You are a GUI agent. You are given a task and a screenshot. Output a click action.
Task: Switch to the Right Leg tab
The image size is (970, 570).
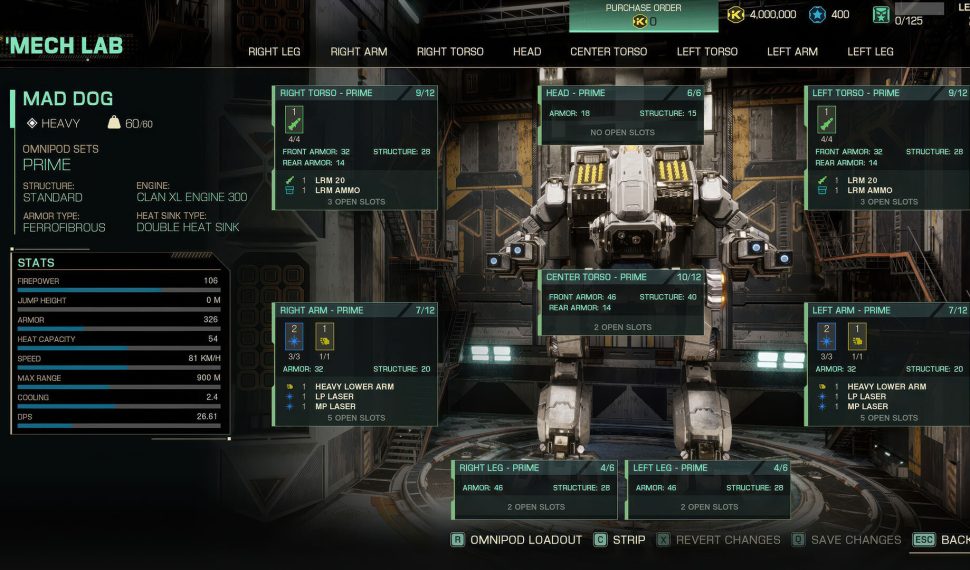click(x=276, y=52)
